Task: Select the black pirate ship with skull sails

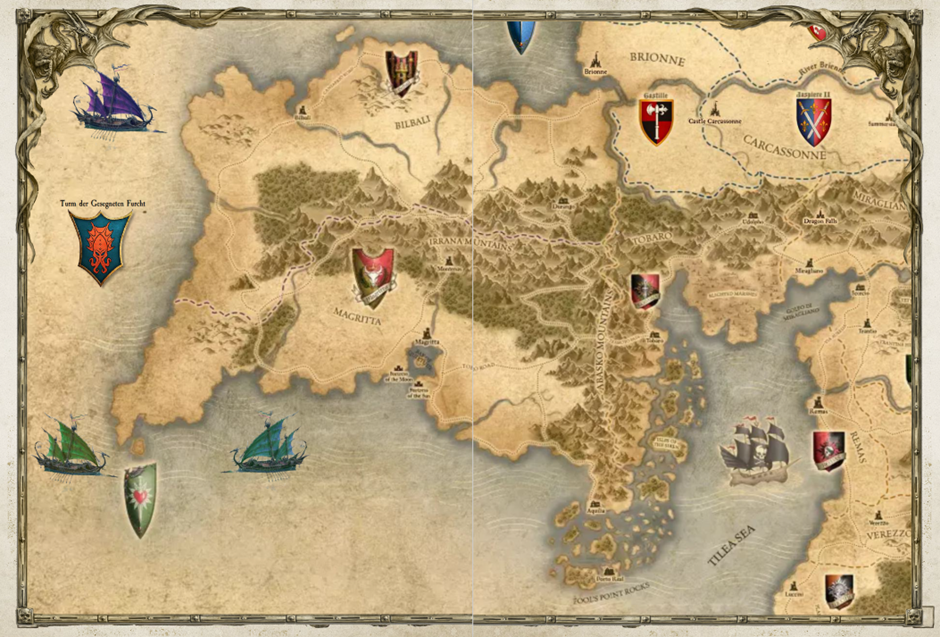Action: 756,452
